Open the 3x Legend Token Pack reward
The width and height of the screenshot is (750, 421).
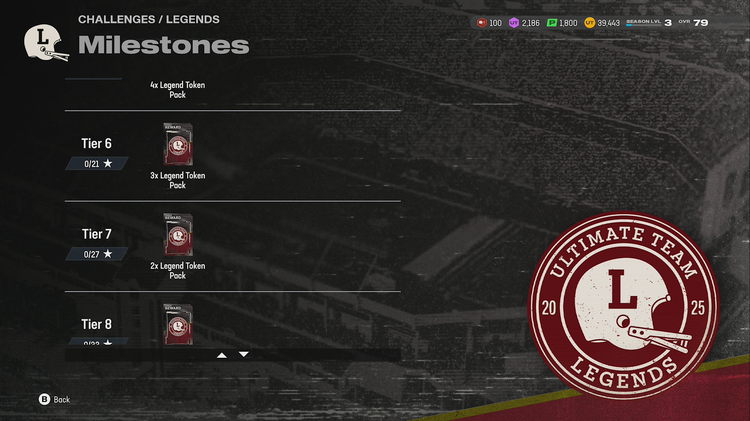pyautogui.click(x=178, y=145)
